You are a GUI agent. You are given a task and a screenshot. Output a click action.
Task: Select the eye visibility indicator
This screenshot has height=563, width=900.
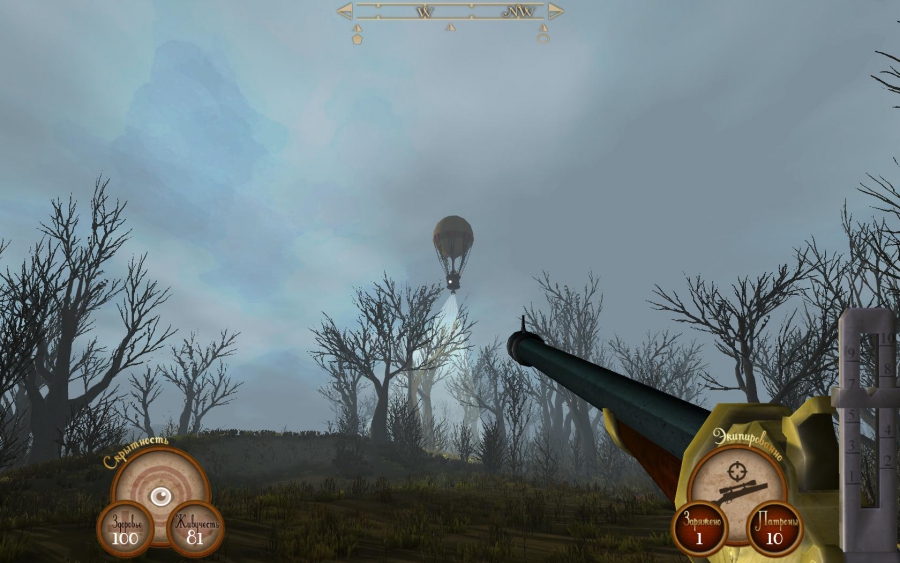(159, 495)
